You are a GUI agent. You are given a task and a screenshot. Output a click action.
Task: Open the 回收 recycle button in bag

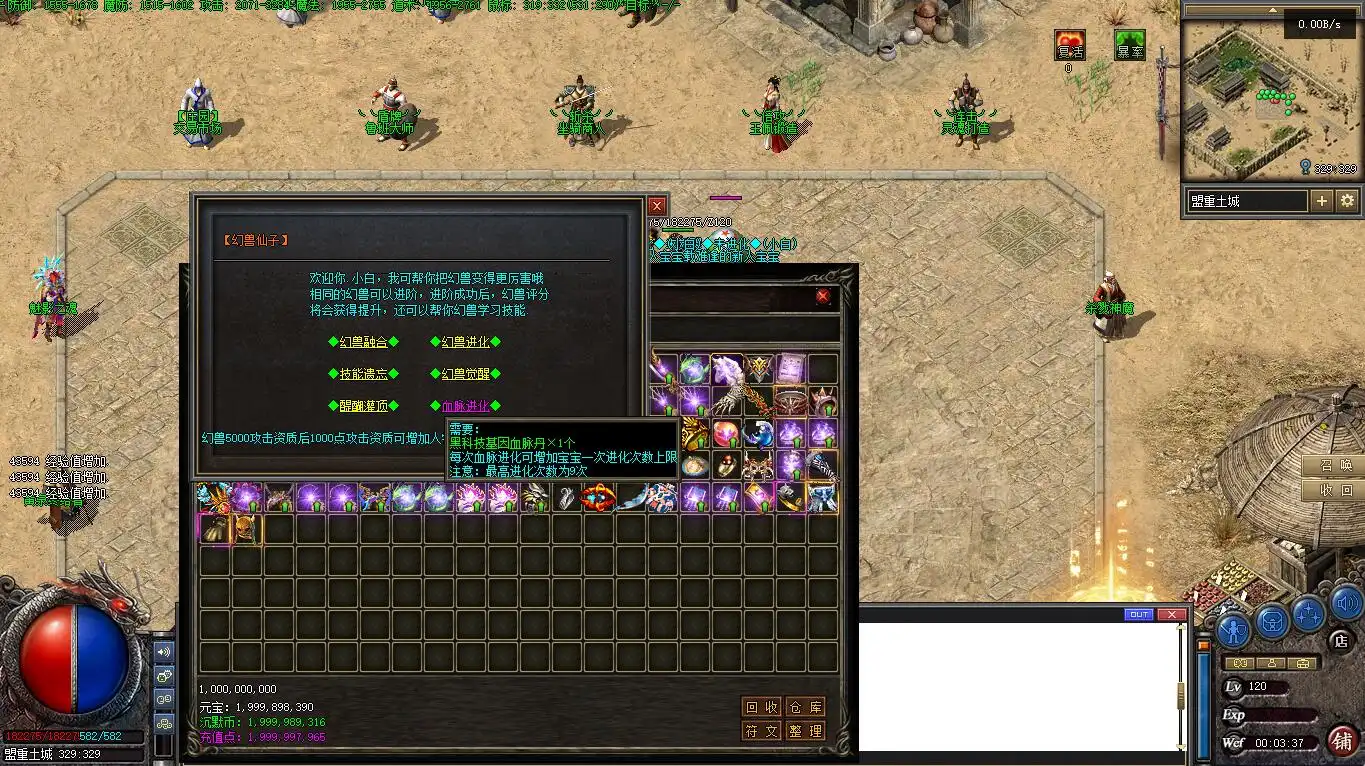(x=762, y=707)
